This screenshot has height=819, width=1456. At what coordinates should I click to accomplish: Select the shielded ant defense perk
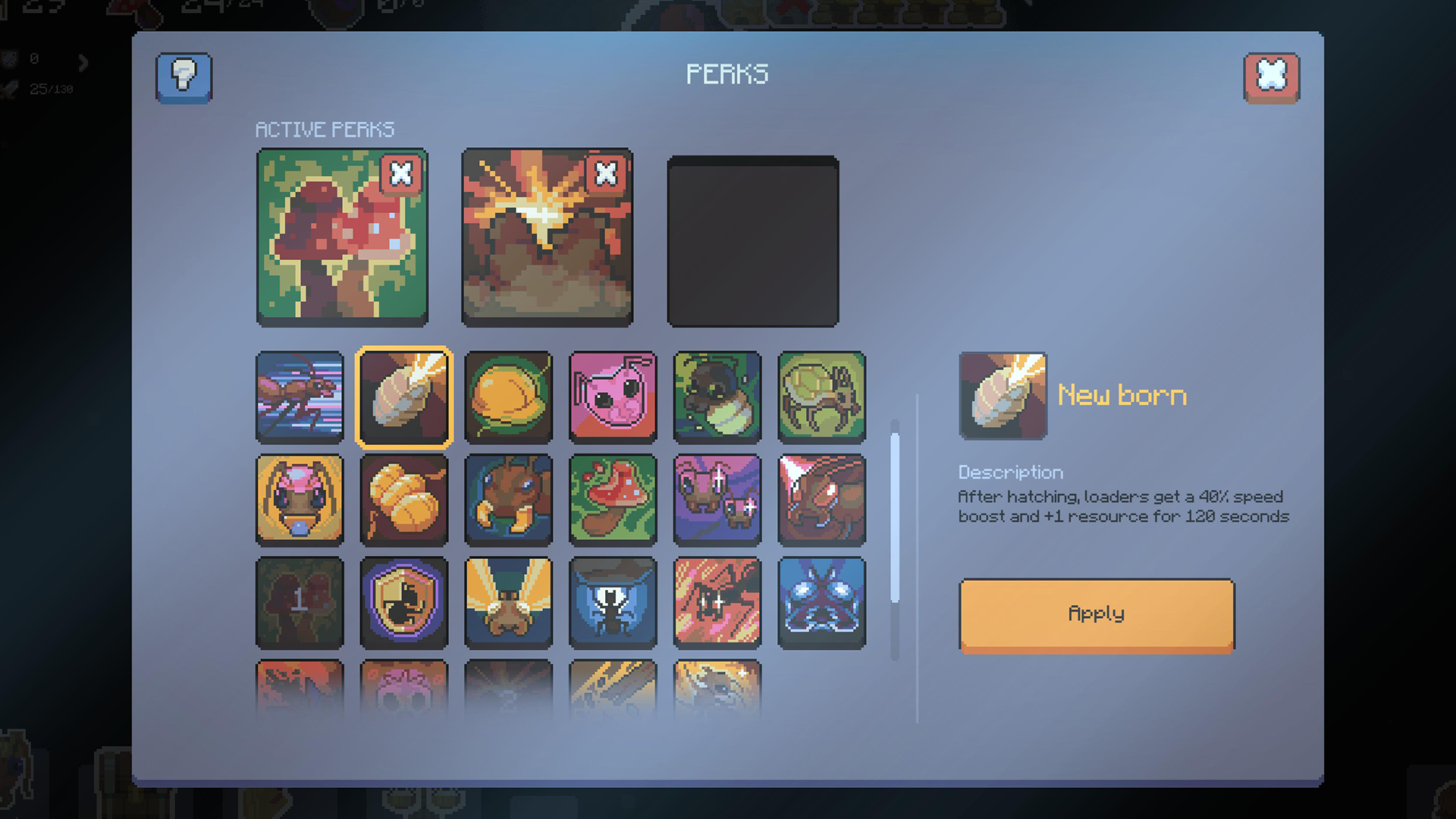tap(404, 603)
